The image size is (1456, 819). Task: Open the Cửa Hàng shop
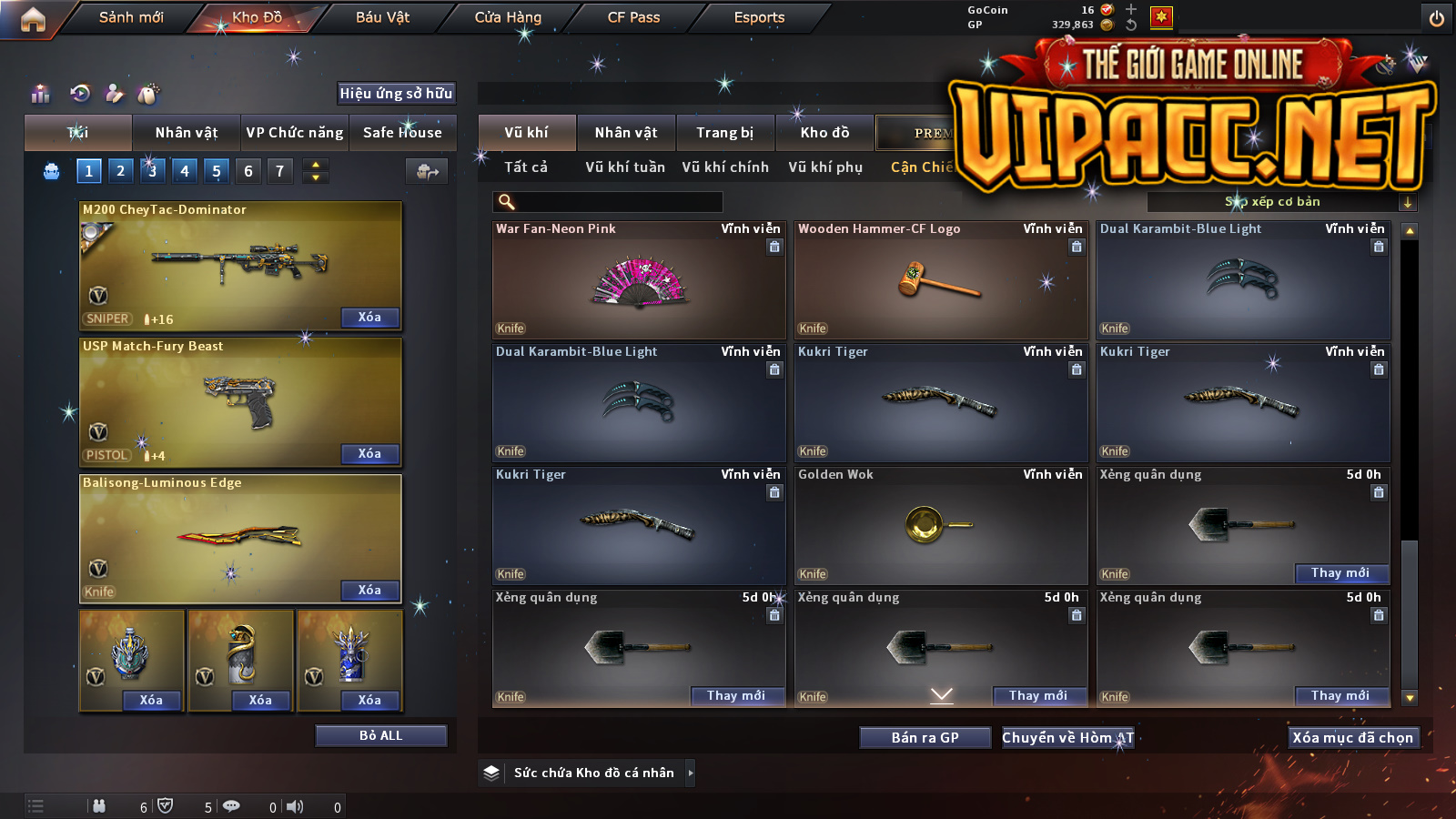point(508,17)
